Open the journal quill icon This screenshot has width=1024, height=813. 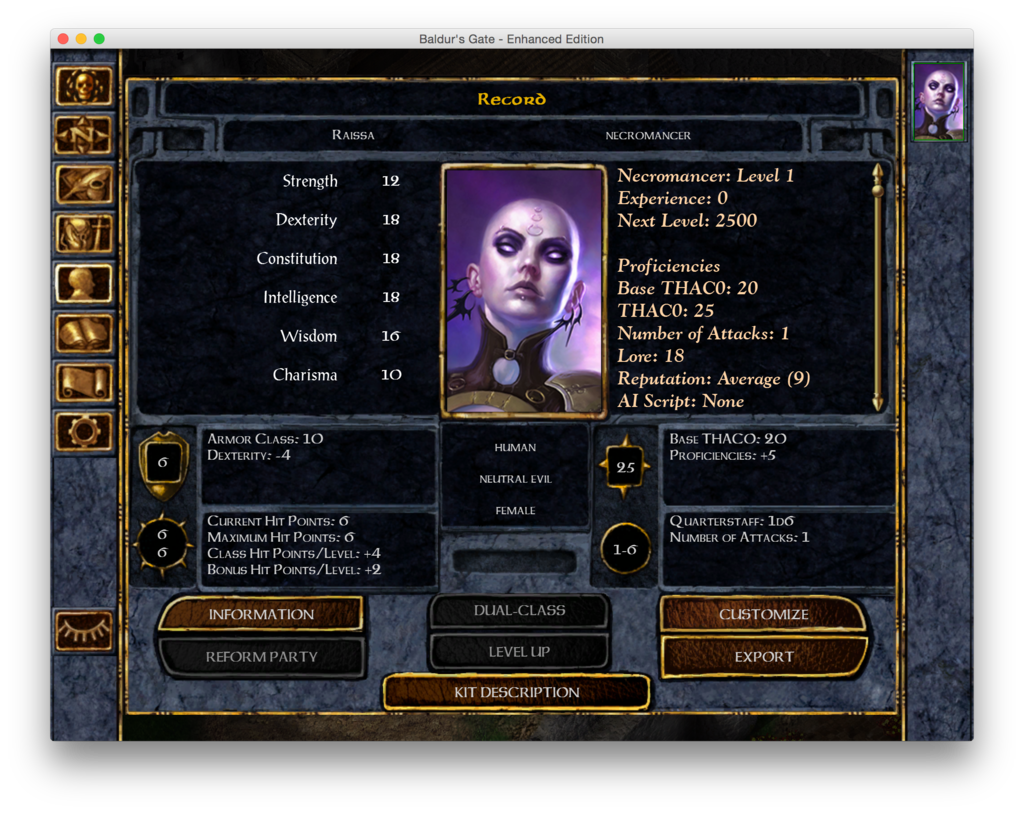point(84,184)
